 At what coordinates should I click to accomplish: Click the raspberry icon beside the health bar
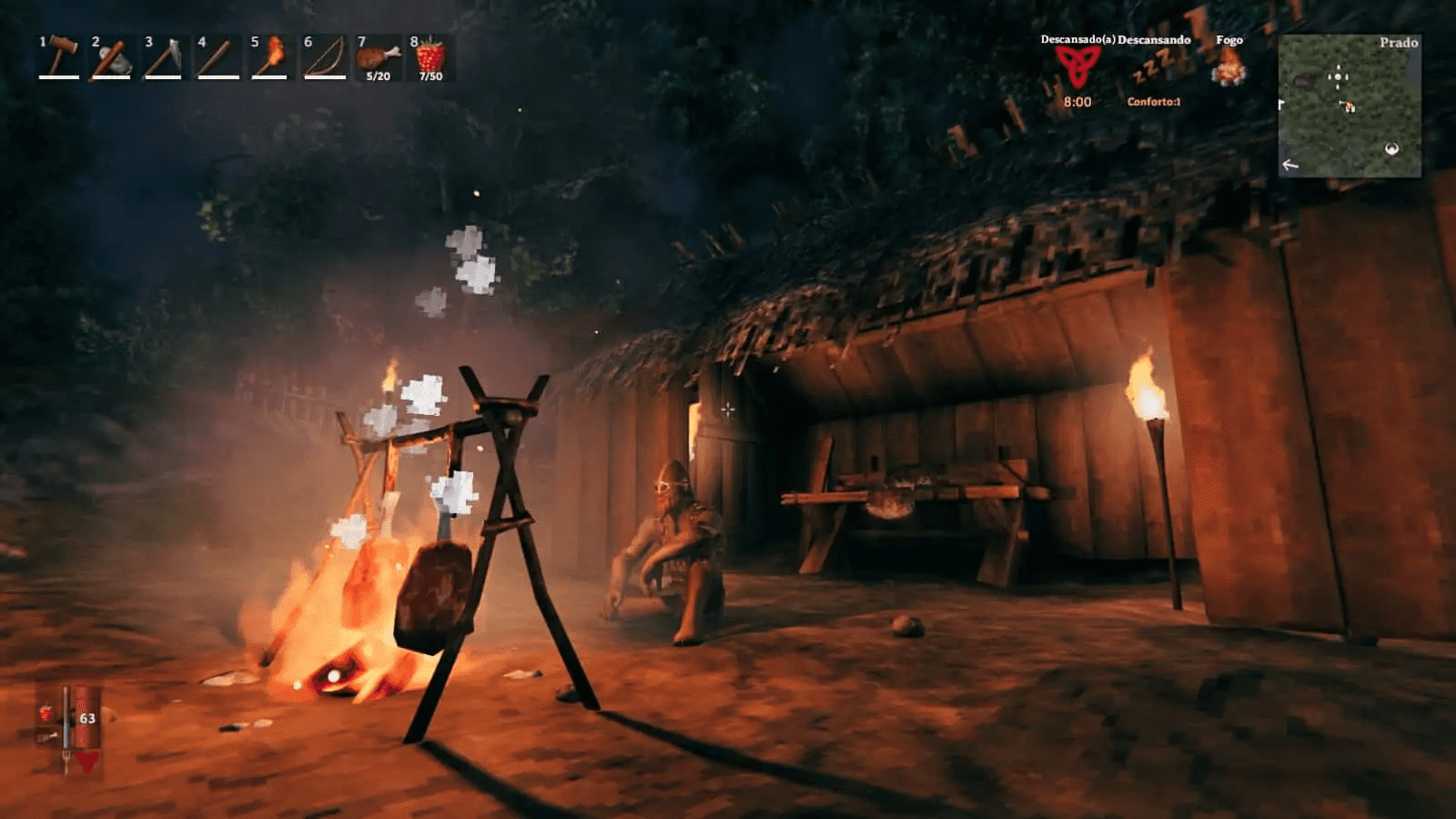pos(45,713)
